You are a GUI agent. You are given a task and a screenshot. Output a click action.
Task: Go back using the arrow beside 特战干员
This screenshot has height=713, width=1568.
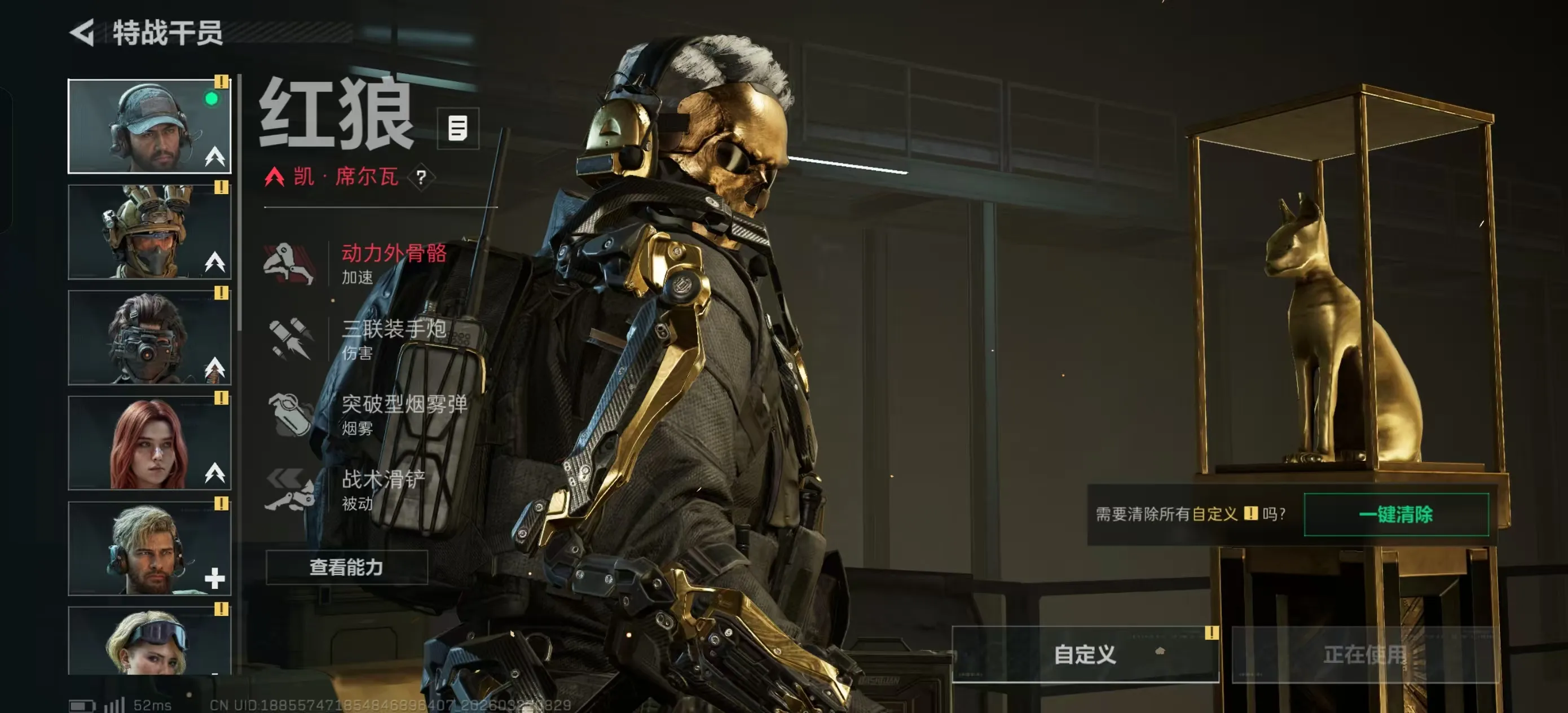click(x=83, y=32)
